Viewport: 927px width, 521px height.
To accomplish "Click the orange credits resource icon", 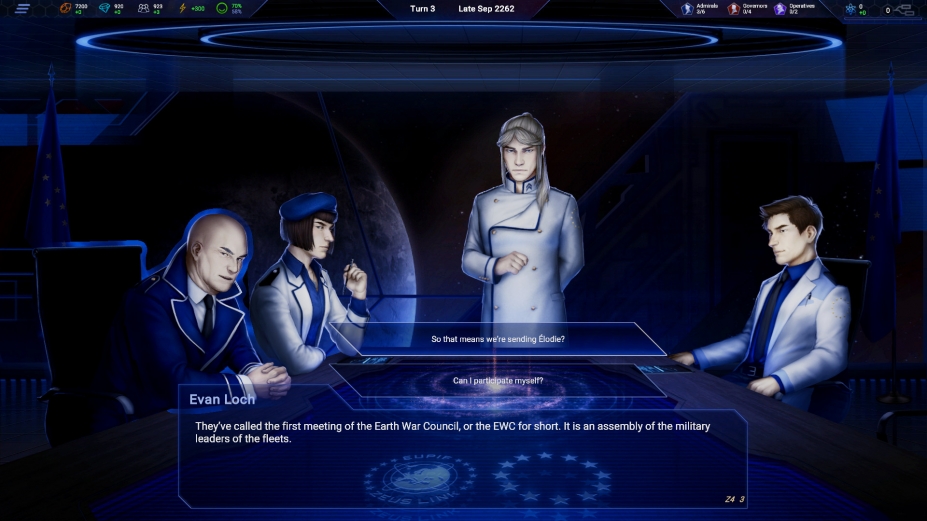I will [x=66, y=9].
